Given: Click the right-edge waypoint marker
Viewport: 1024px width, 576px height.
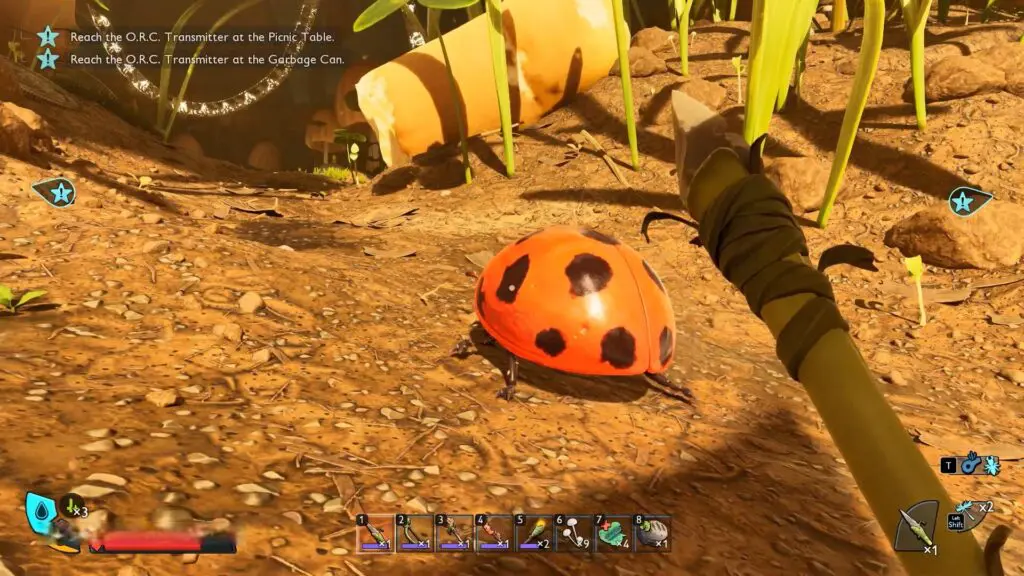Looking at the screenshot, I should coord(968,202).
